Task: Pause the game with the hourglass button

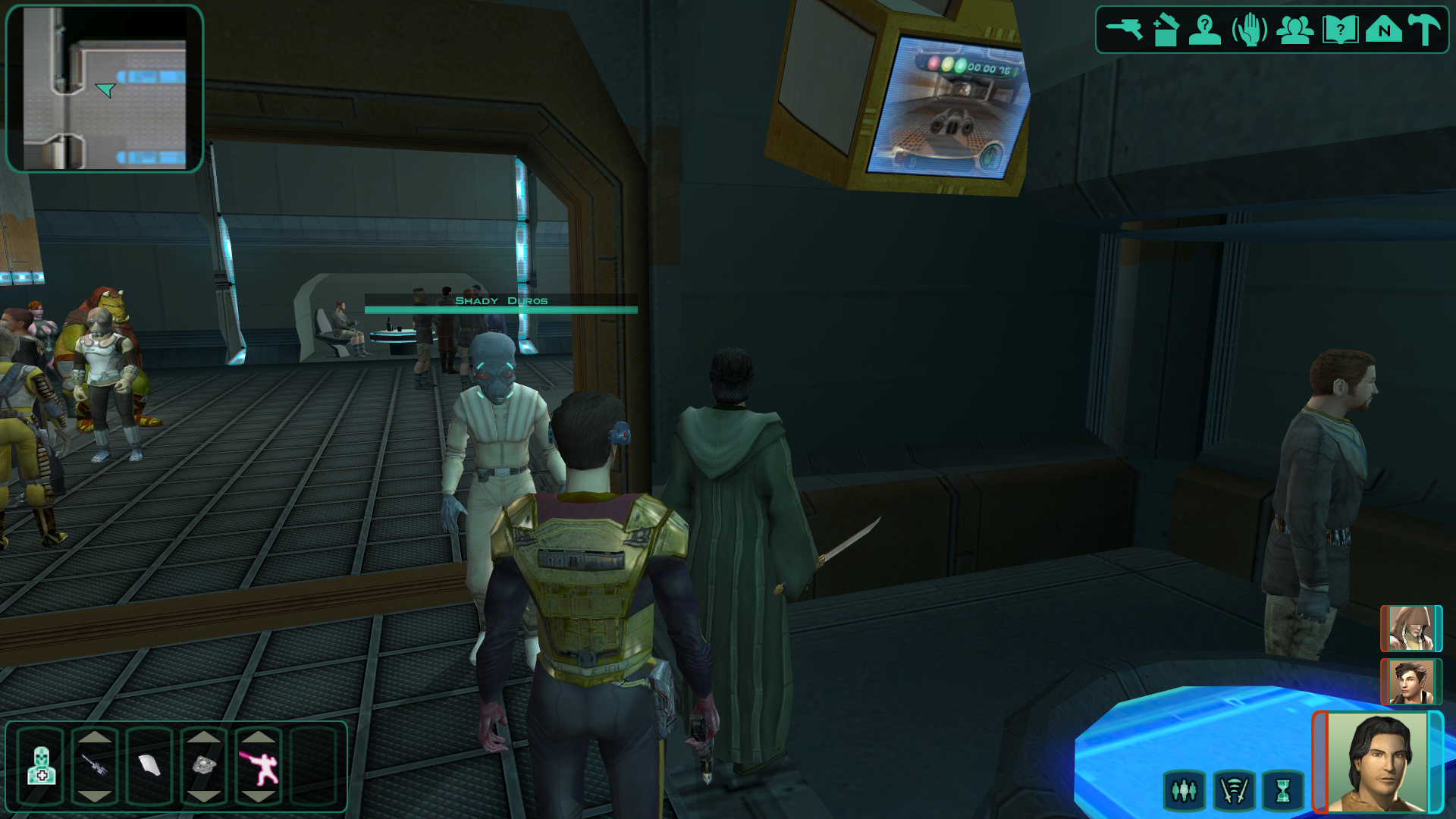Action: (1283, 791)
